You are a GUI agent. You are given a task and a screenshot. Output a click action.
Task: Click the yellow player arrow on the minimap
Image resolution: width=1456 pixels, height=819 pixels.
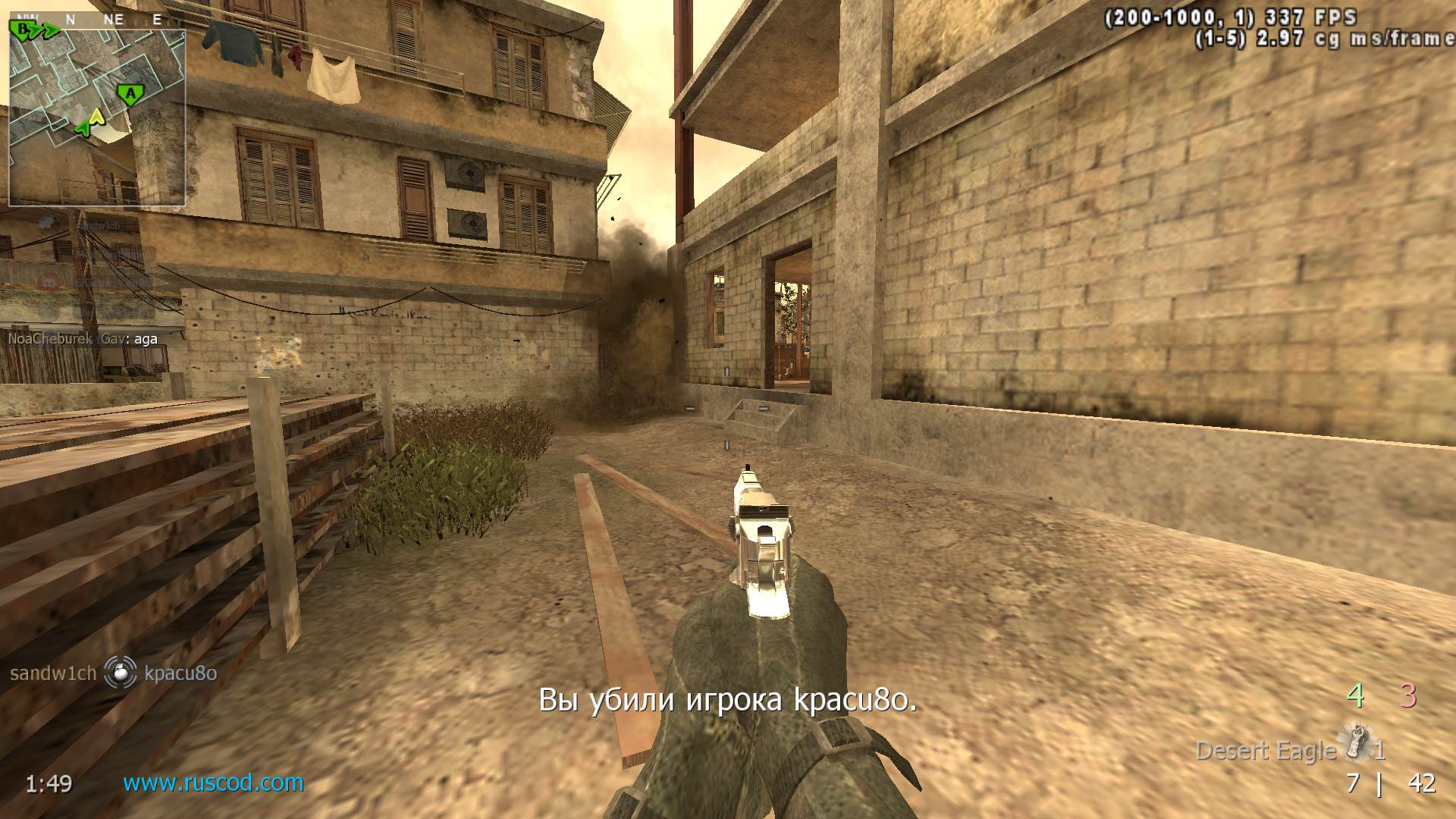(96, 117)
